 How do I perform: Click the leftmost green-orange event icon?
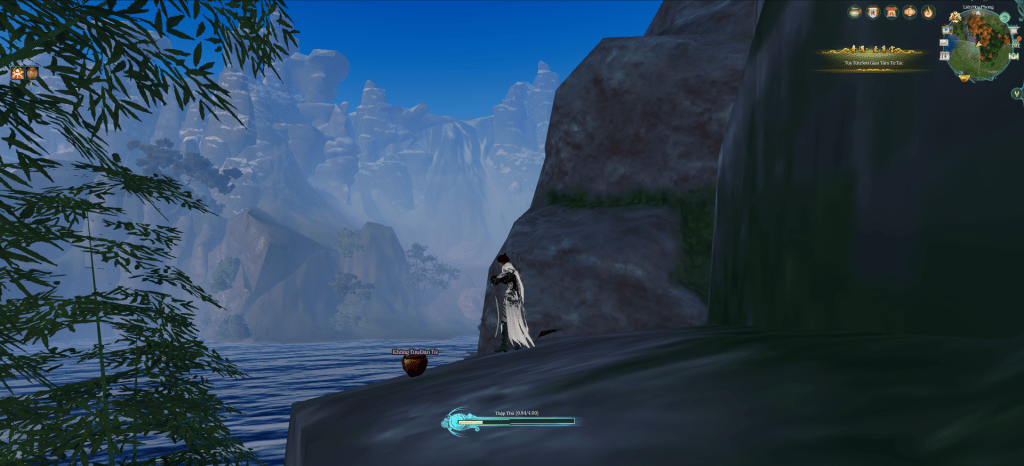[x=855, y=12]
